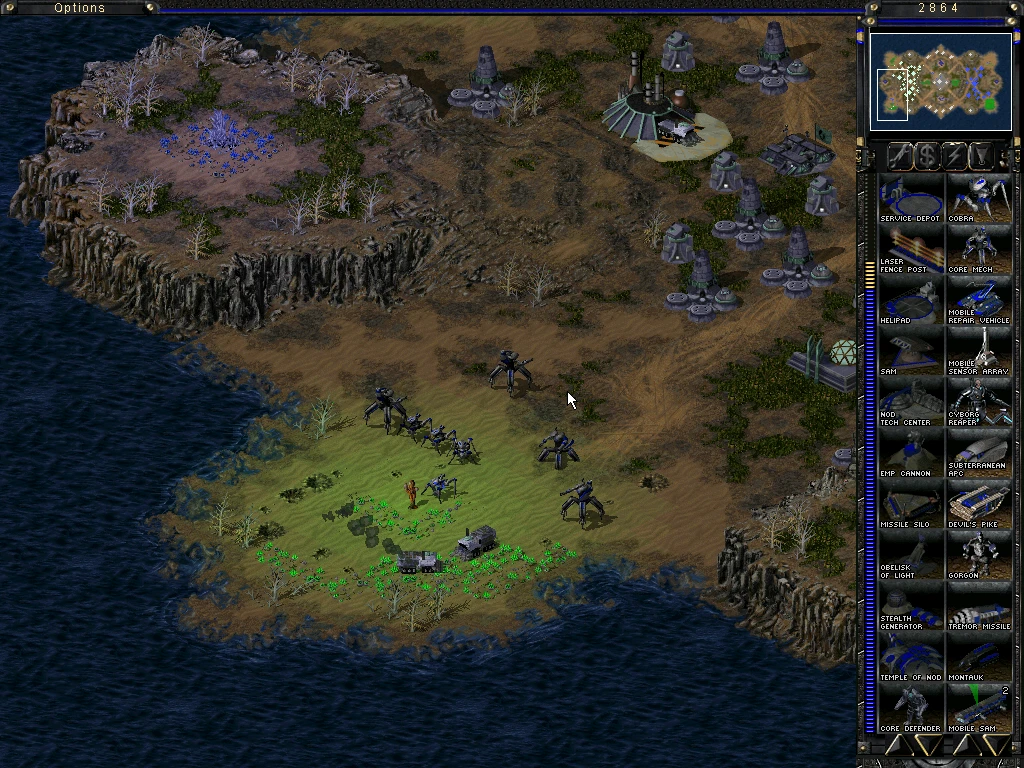Train a Cyborg Reaper
Viewport: 1024px width, 768px height.
(x=978, y=403)
